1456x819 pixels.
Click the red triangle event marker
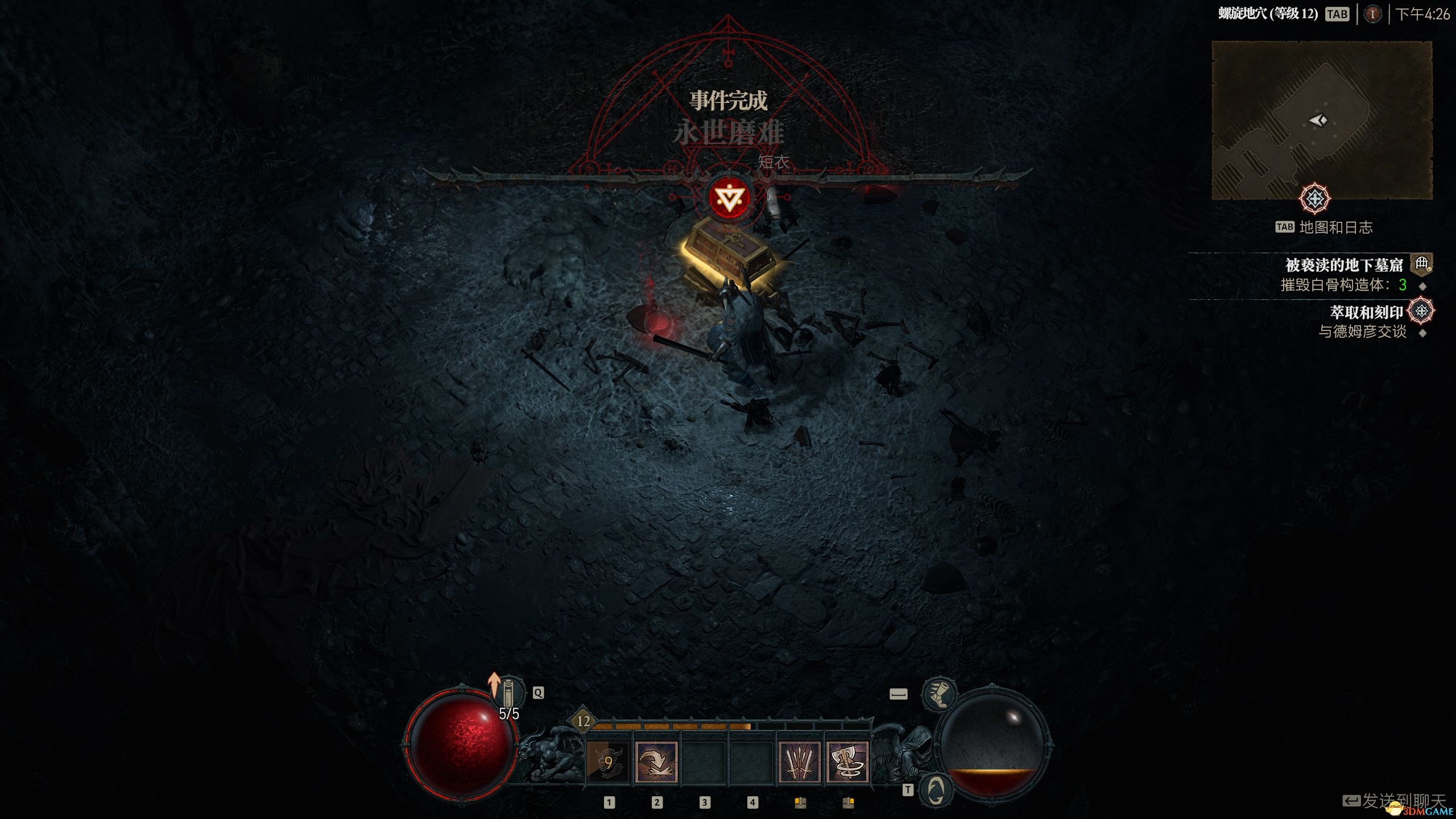tap(730, 198)
